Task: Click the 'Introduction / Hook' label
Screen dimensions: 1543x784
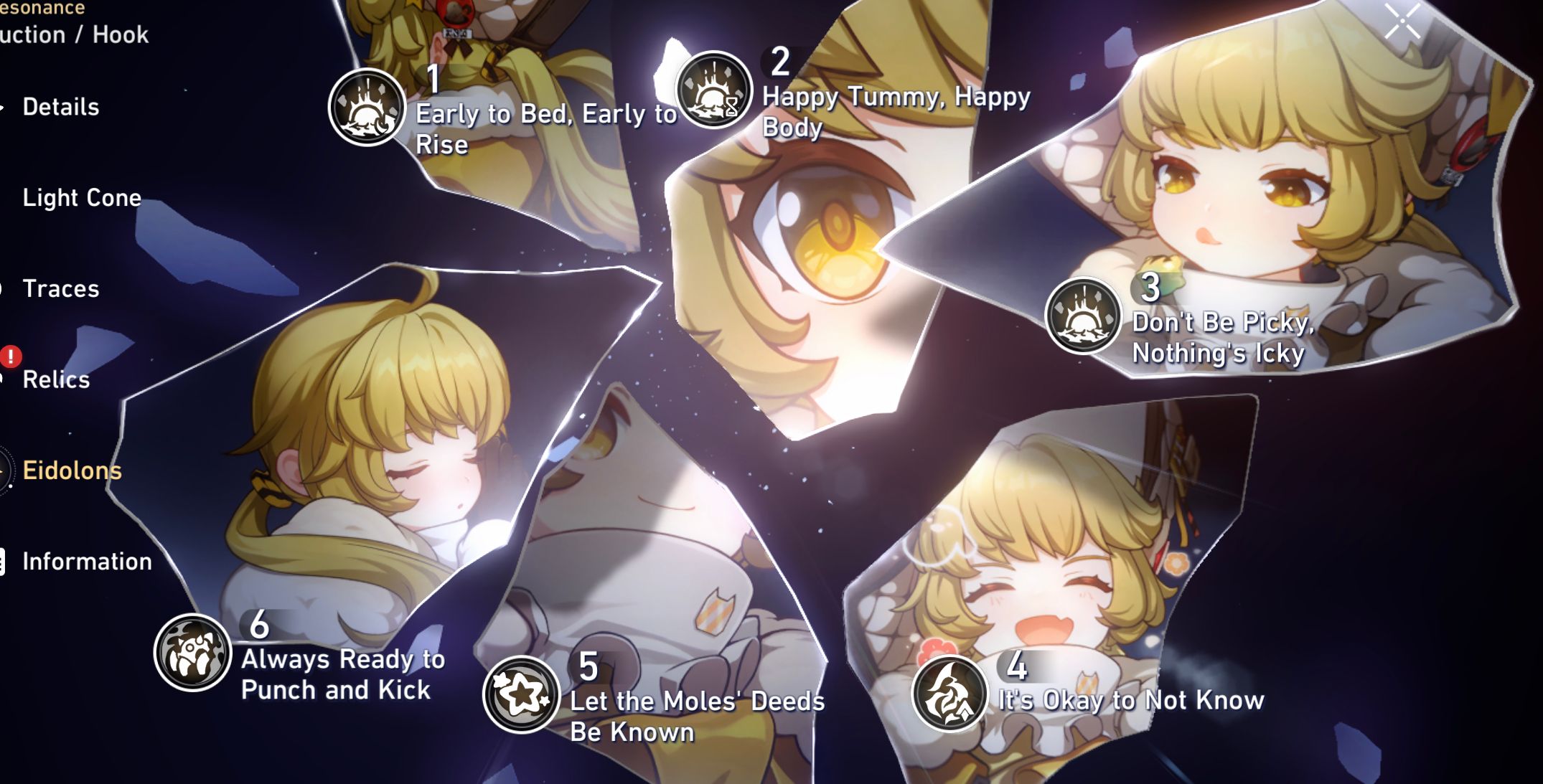Action: [74, 34]
